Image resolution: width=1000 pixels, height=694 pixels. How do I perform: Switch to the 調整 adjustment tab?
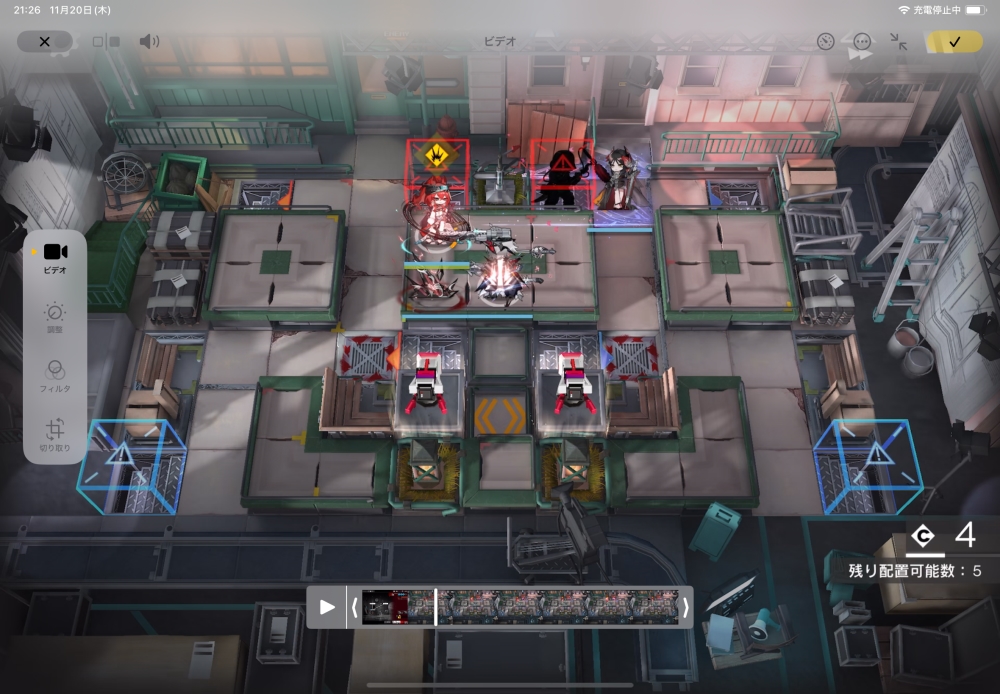click(x=55, y=318)
